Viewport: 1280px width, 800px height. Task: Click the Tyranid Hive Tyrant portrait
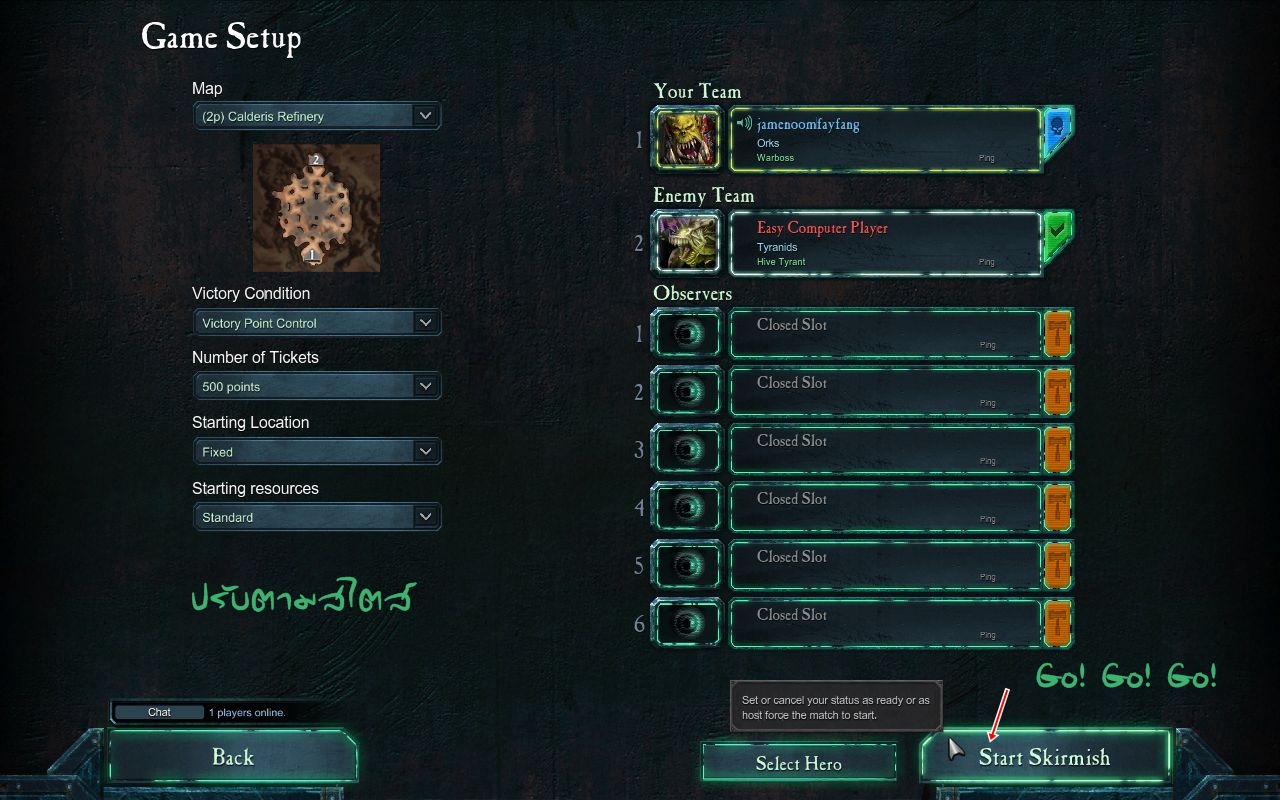(687, 243)
